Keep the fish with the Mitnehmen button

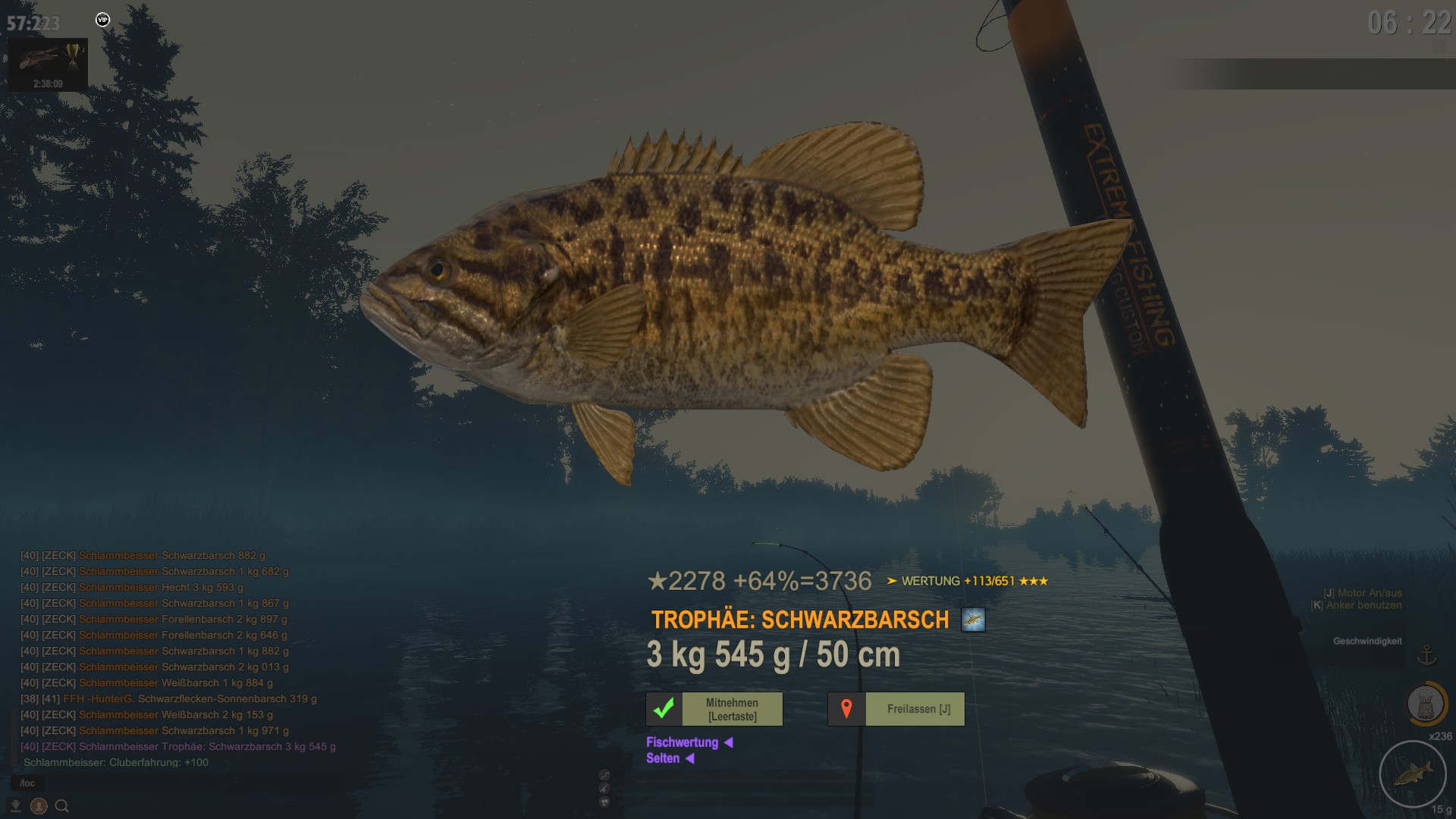click(x=714, y=709)
